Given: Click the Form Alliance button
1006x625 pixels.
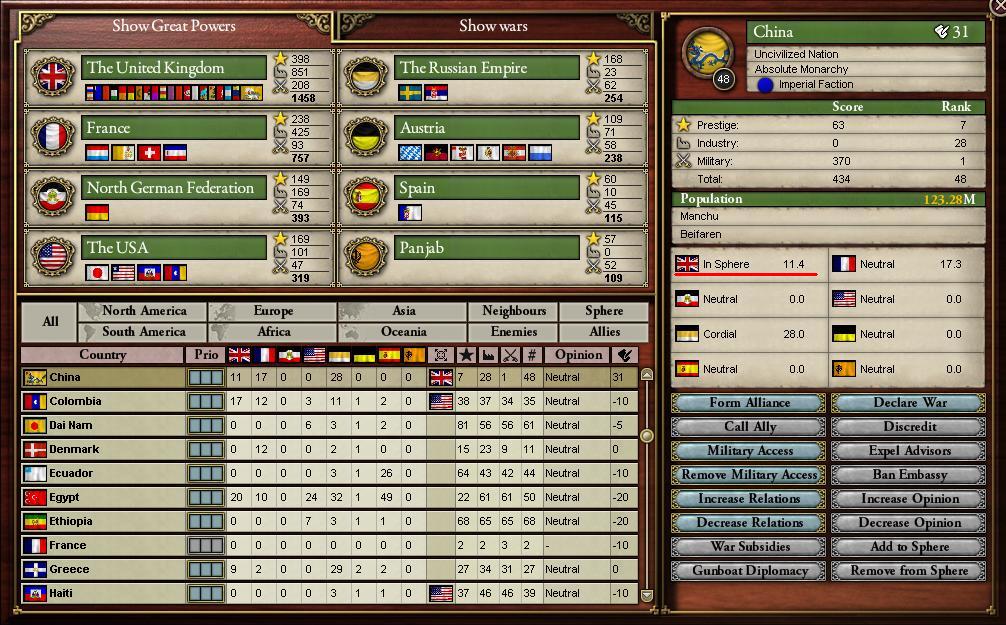Looking at the screenshot, I should pos(749,403).
